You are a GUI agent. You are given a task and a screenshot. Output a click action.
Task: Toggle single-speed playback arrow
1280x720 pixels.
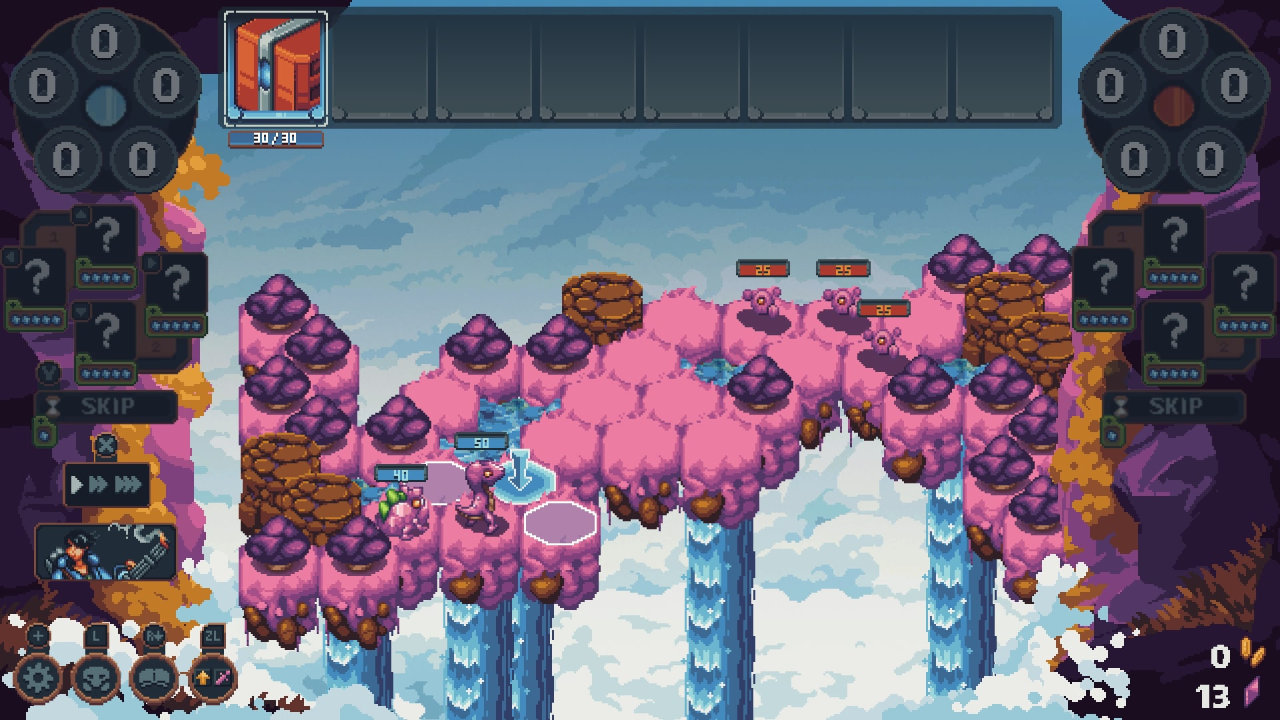[x=75, y=482]
